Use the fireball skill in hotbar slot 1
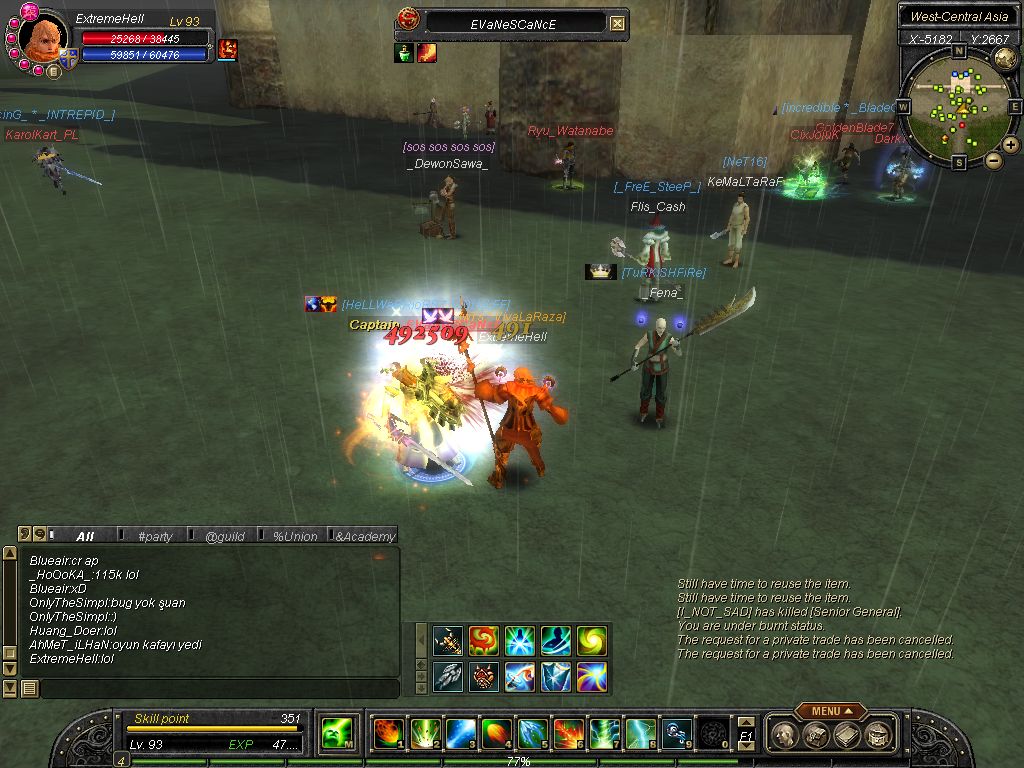The image size is (1024, 768). 387,734
